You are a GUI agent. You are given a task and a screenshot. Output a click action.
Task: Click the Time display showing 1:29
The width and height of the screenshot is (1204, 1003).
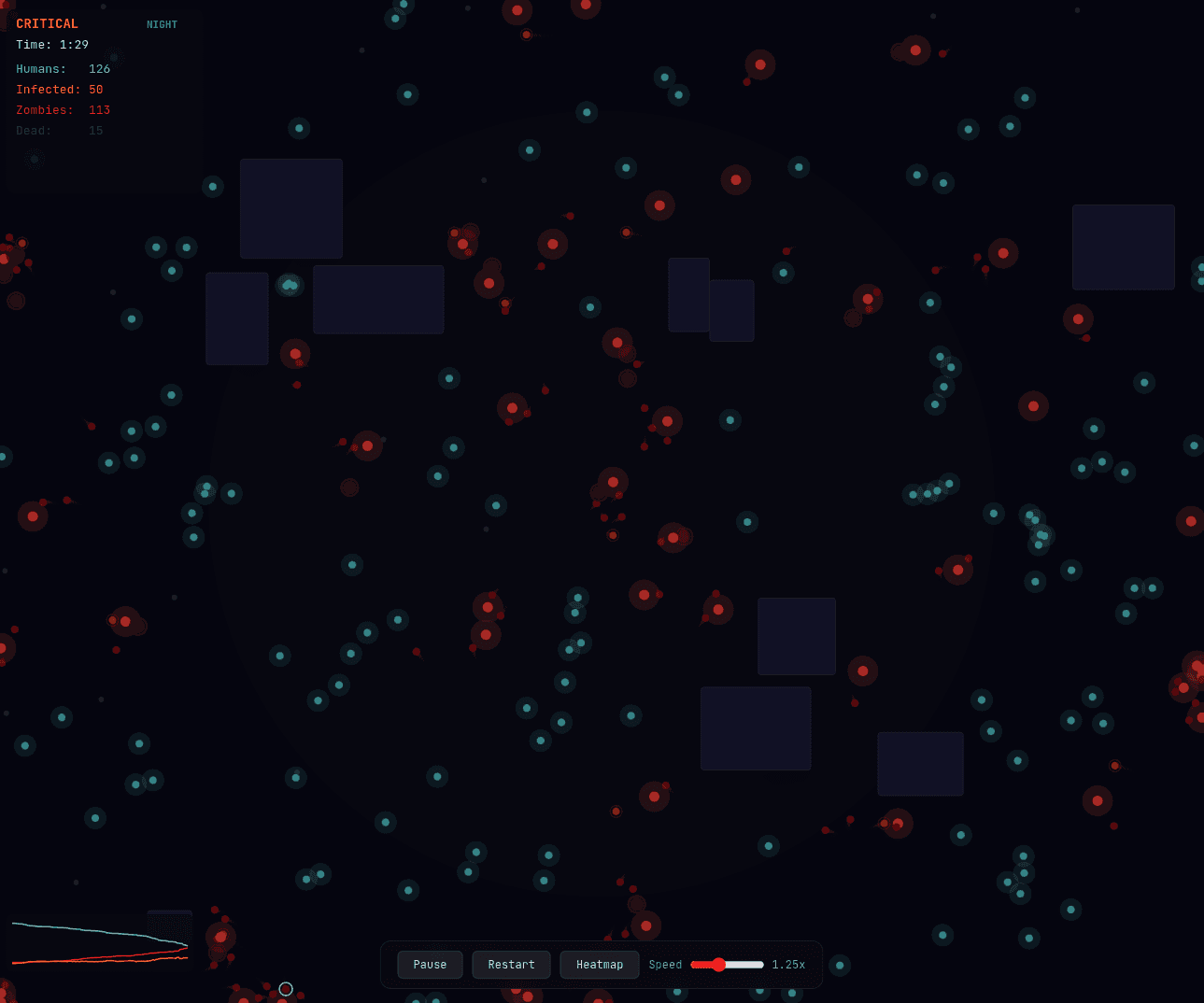click(x=51, y=44)
